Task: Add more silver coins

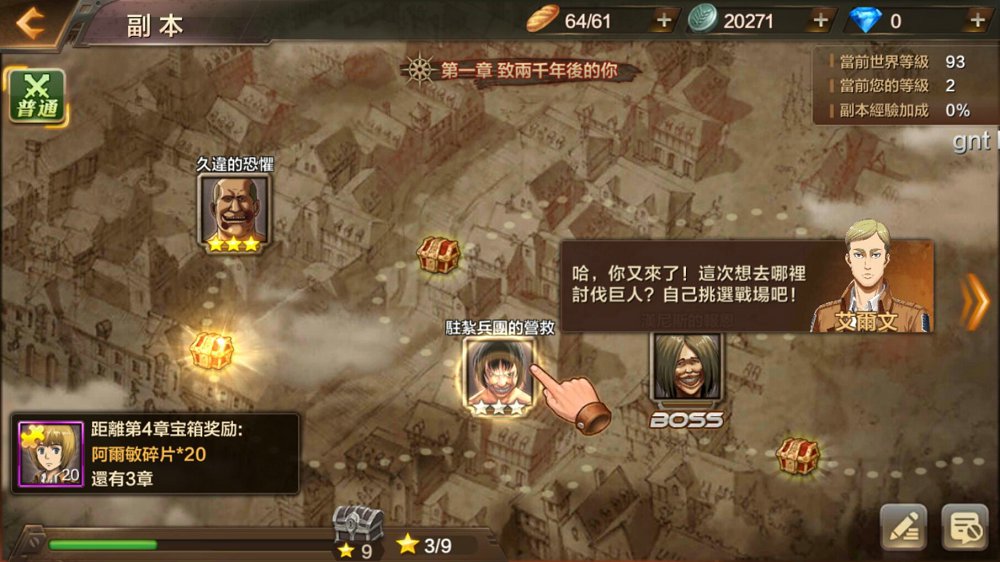Action: coord(820,20)
